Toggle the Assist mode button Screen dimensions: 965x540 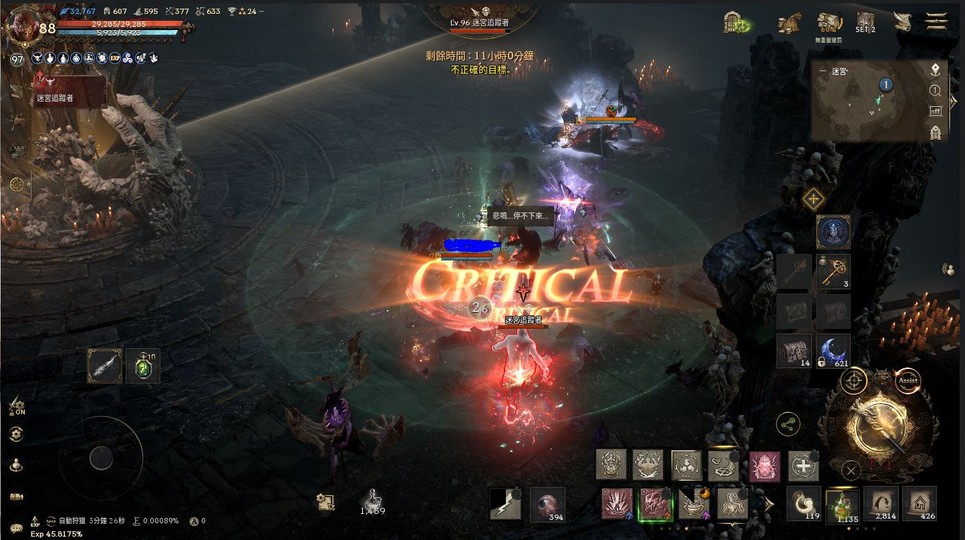pyautogui.click(x=908, y=381)
